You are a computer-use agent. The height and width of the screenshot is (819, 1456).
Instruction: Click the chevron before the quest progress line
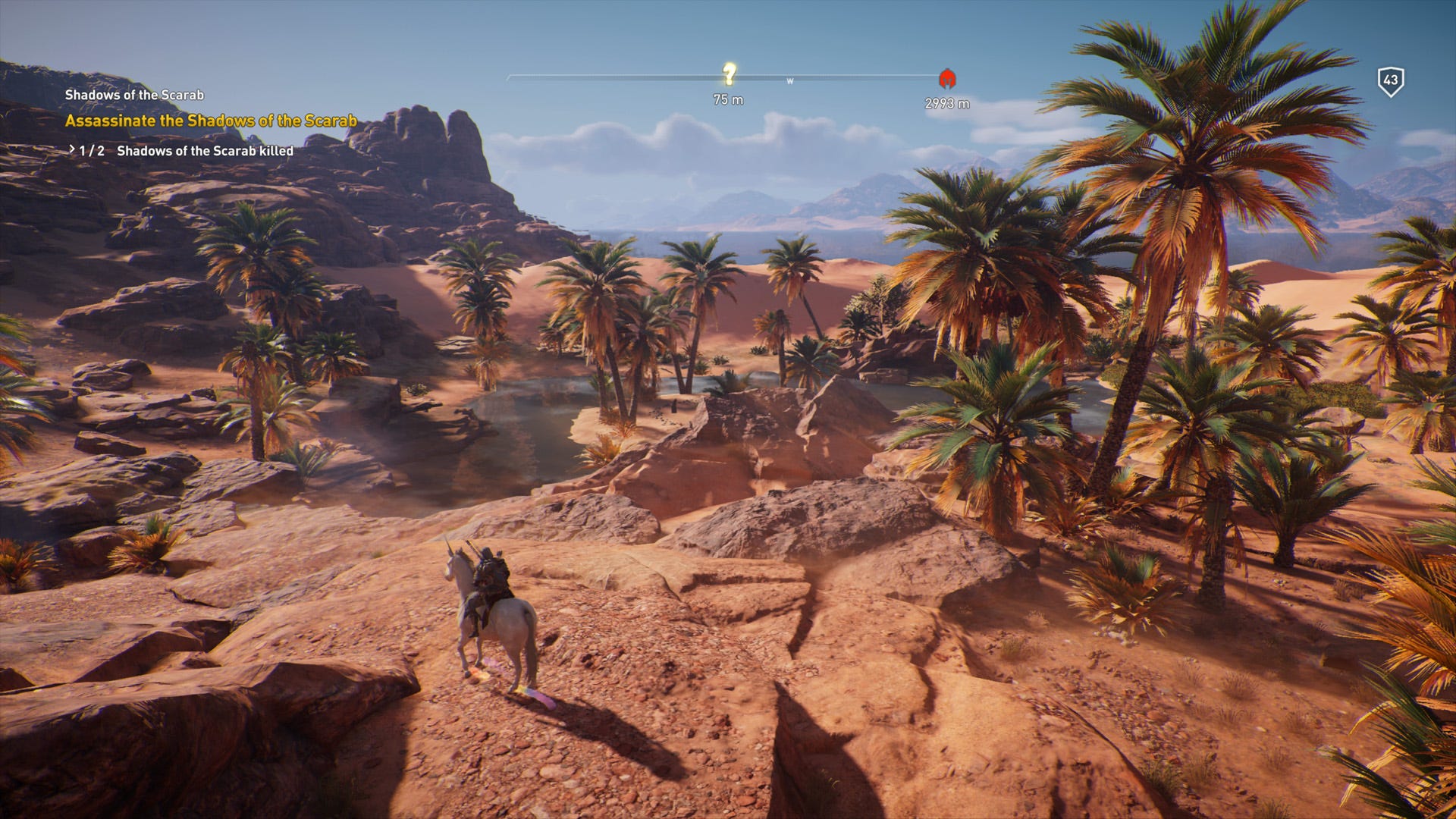point(72,151)
